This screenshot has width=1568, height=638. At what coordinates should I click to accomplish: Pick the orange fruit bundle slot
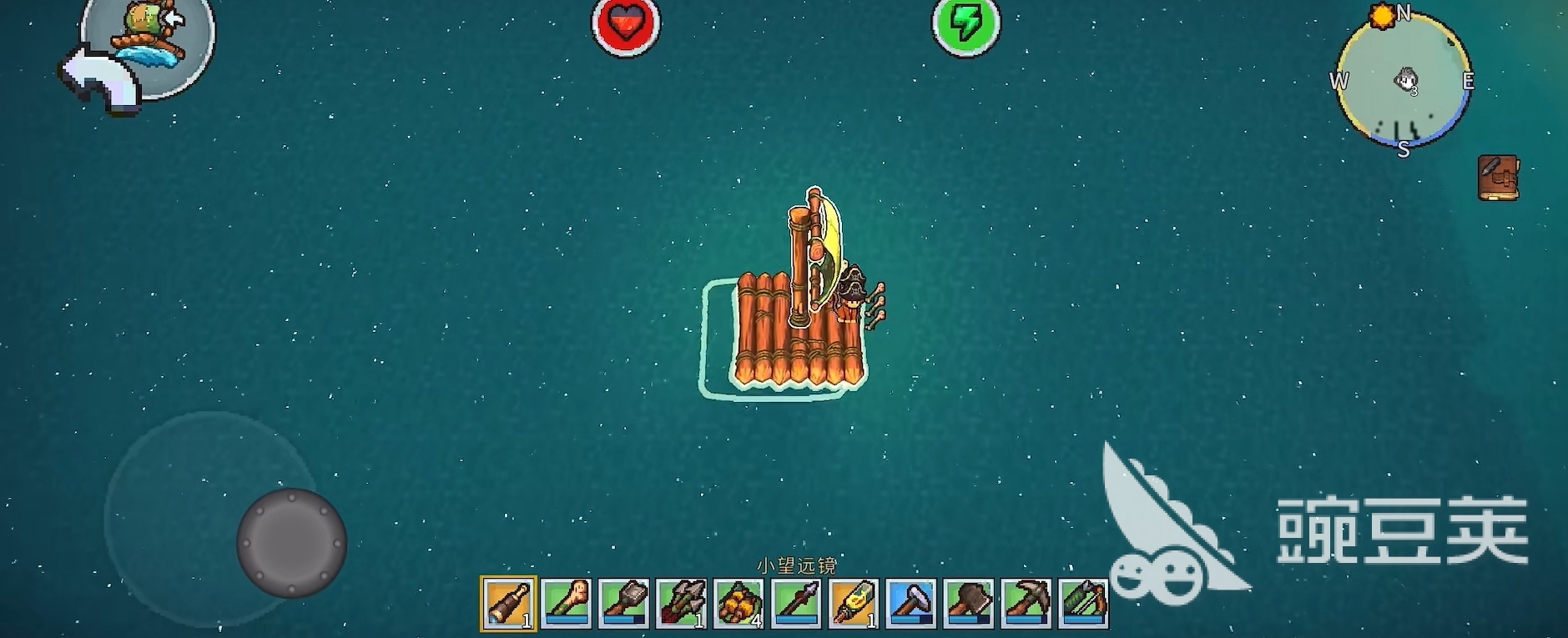[x=739, y=603]
